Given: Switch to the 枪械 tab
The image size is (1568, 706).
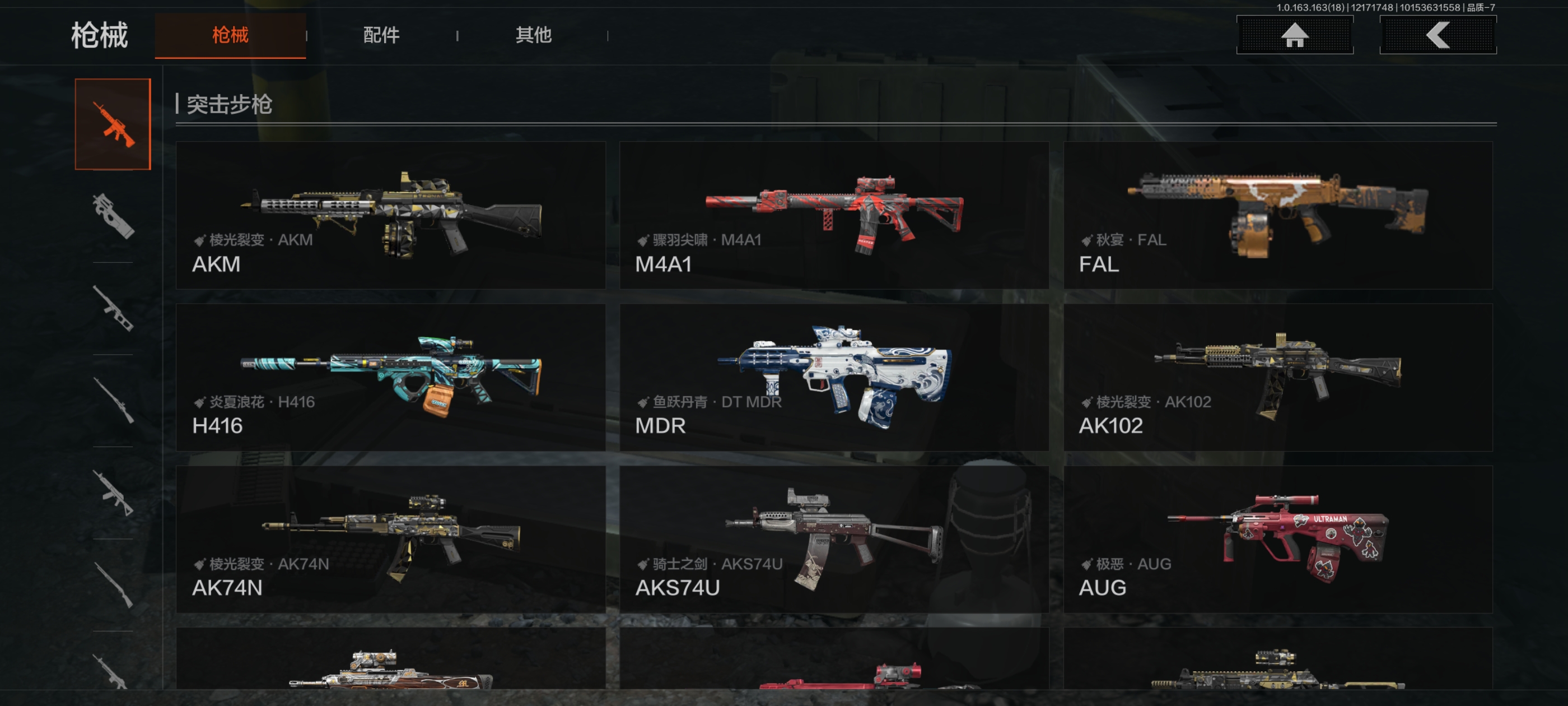Looking at the screenshot, I should [230, 35].
